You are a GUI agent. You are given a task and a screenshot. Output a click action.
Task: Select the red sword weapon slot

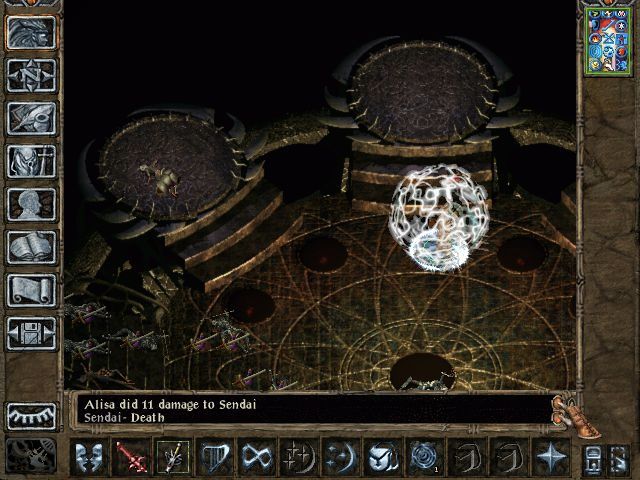[130, 457]
